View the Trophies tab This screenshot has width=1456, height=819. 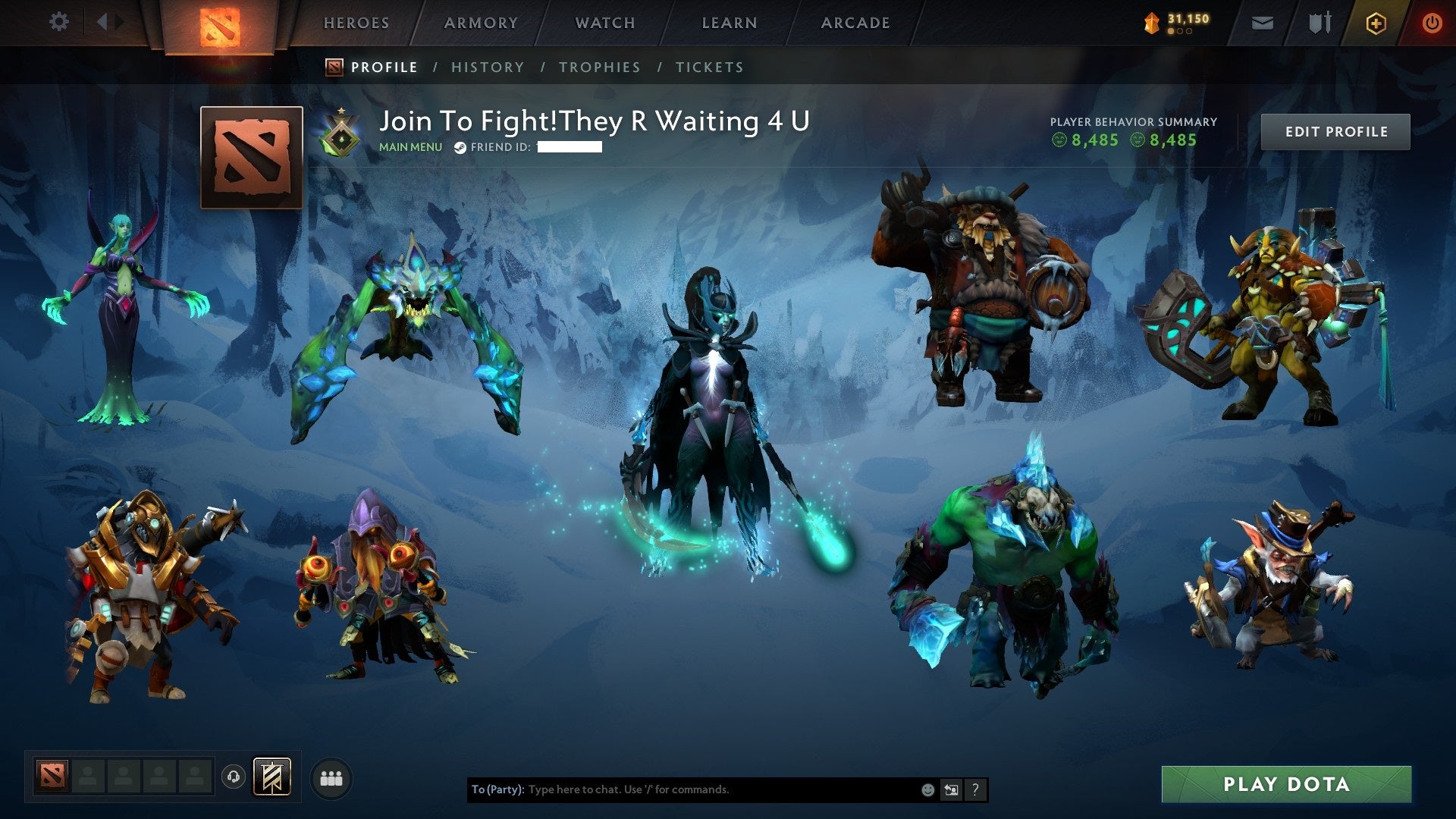point(600,67)
